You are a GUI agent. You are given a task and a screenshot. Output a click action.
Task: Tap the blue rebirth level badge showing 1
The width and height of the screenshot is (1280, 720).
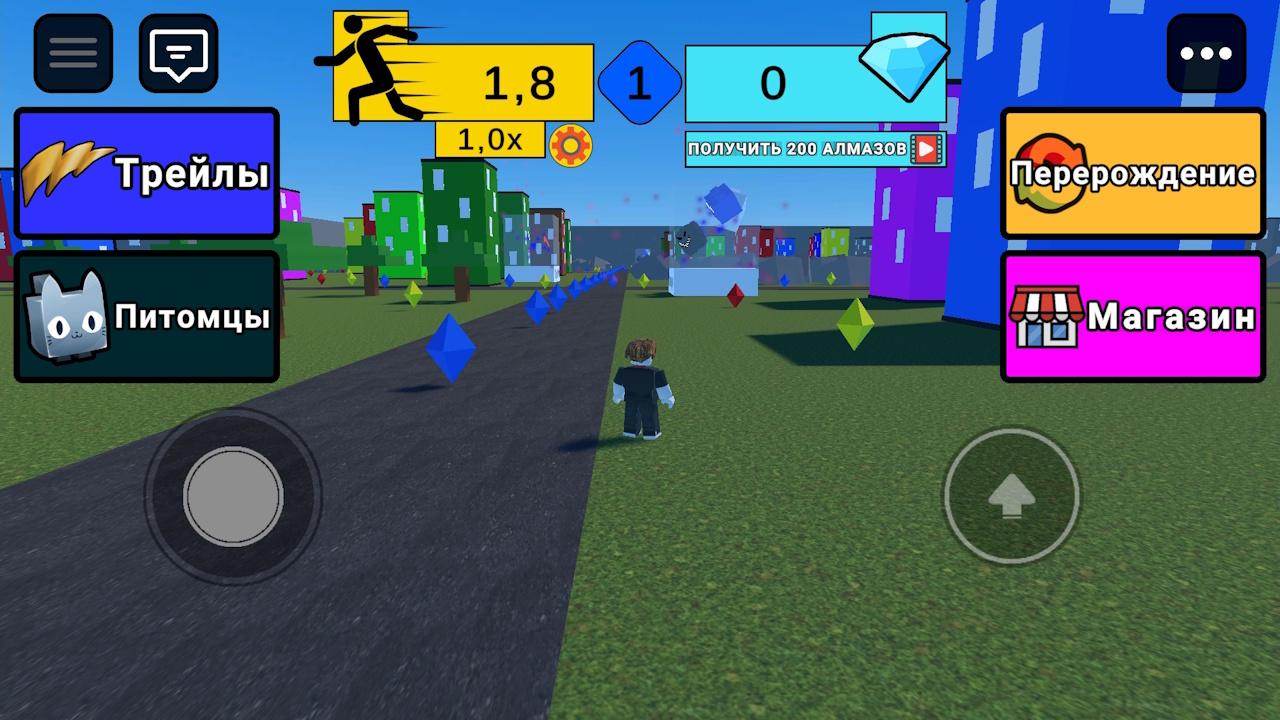[x=639, y=83]
